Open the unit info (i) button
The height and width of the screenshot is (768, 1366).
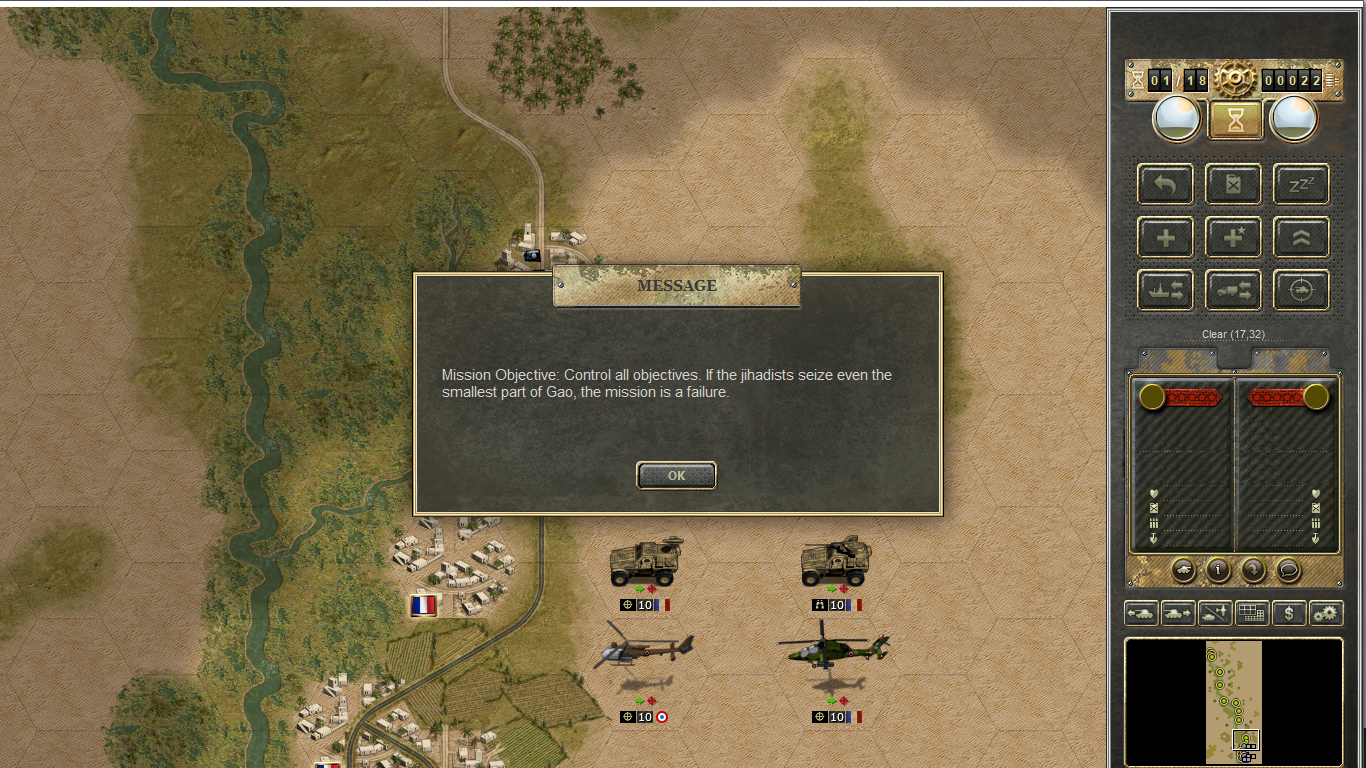coord(1218,570)
